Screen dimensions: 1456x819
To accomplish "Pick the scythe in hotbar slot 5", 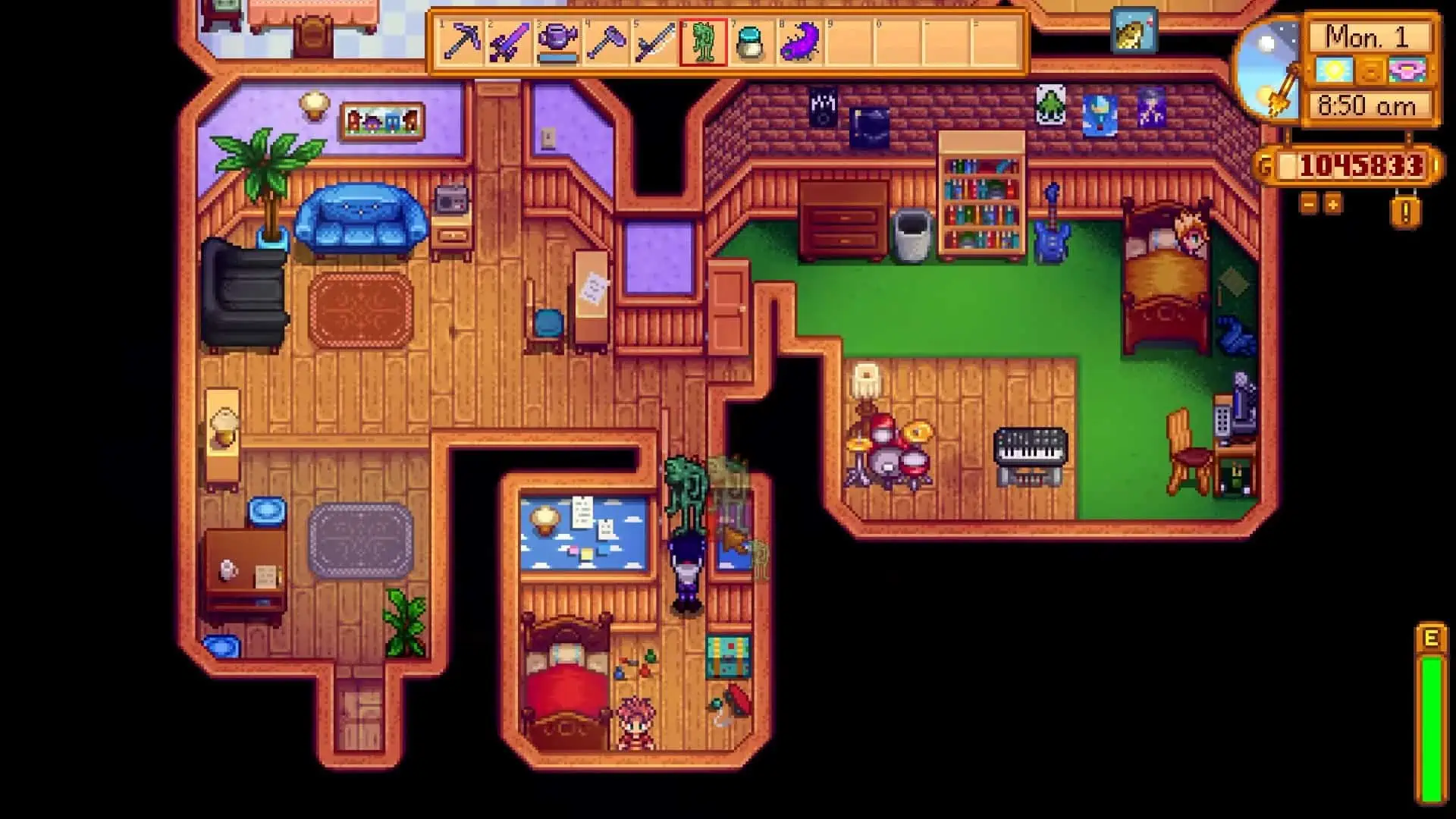I will pos(654,42).
